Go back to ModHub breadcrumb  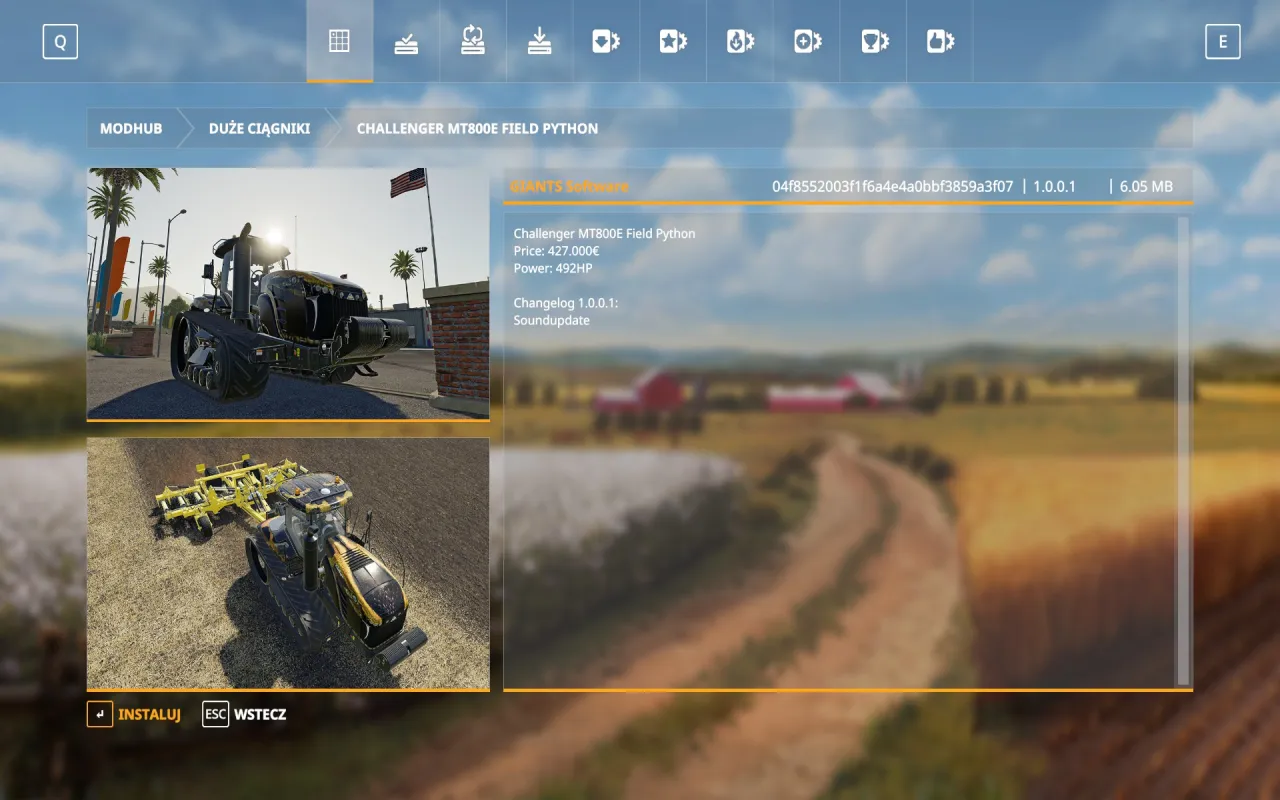tap(131, 129)
